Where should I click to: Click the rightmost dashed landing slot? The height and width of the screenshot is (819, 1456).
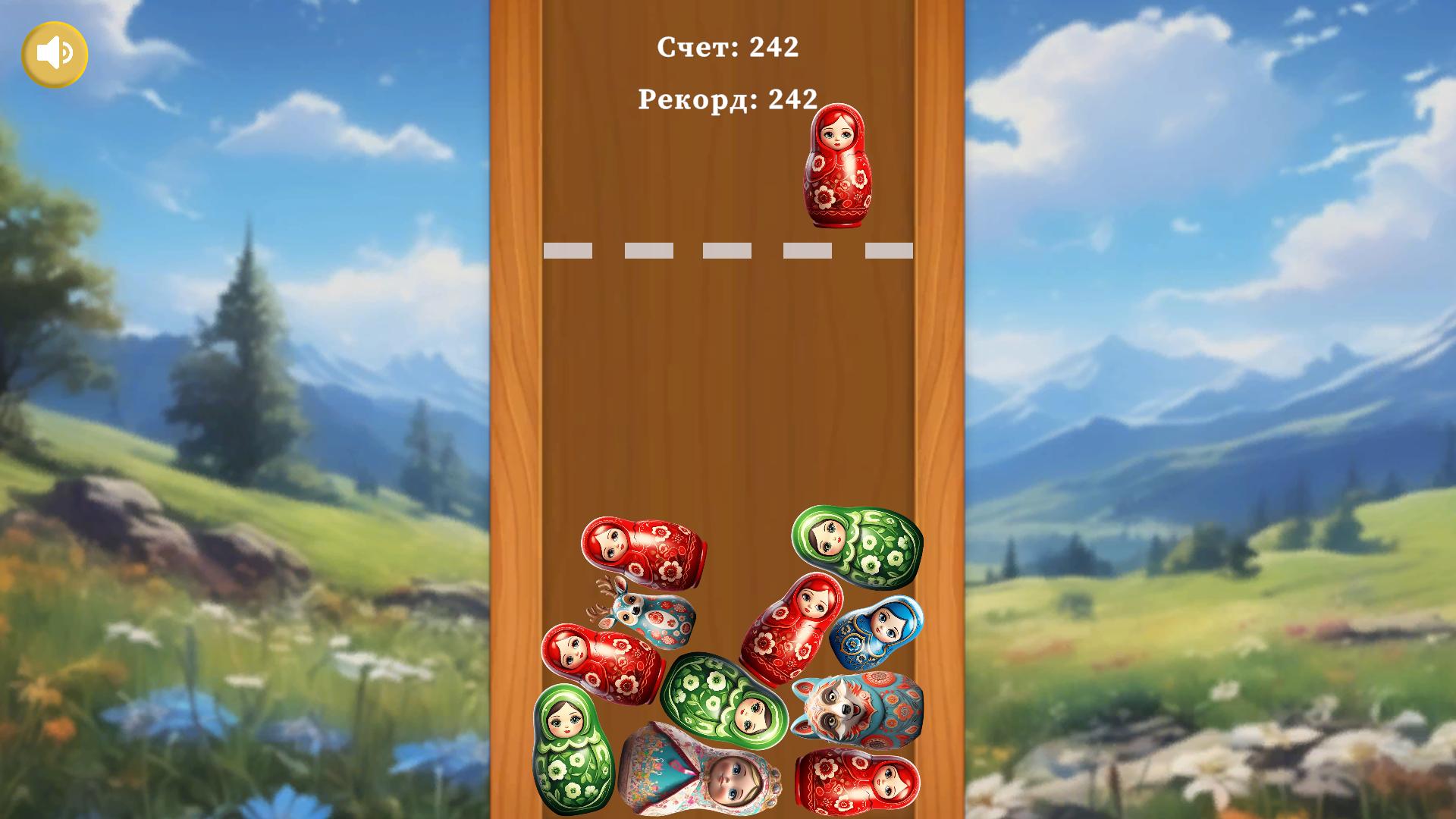click(887, 251)
